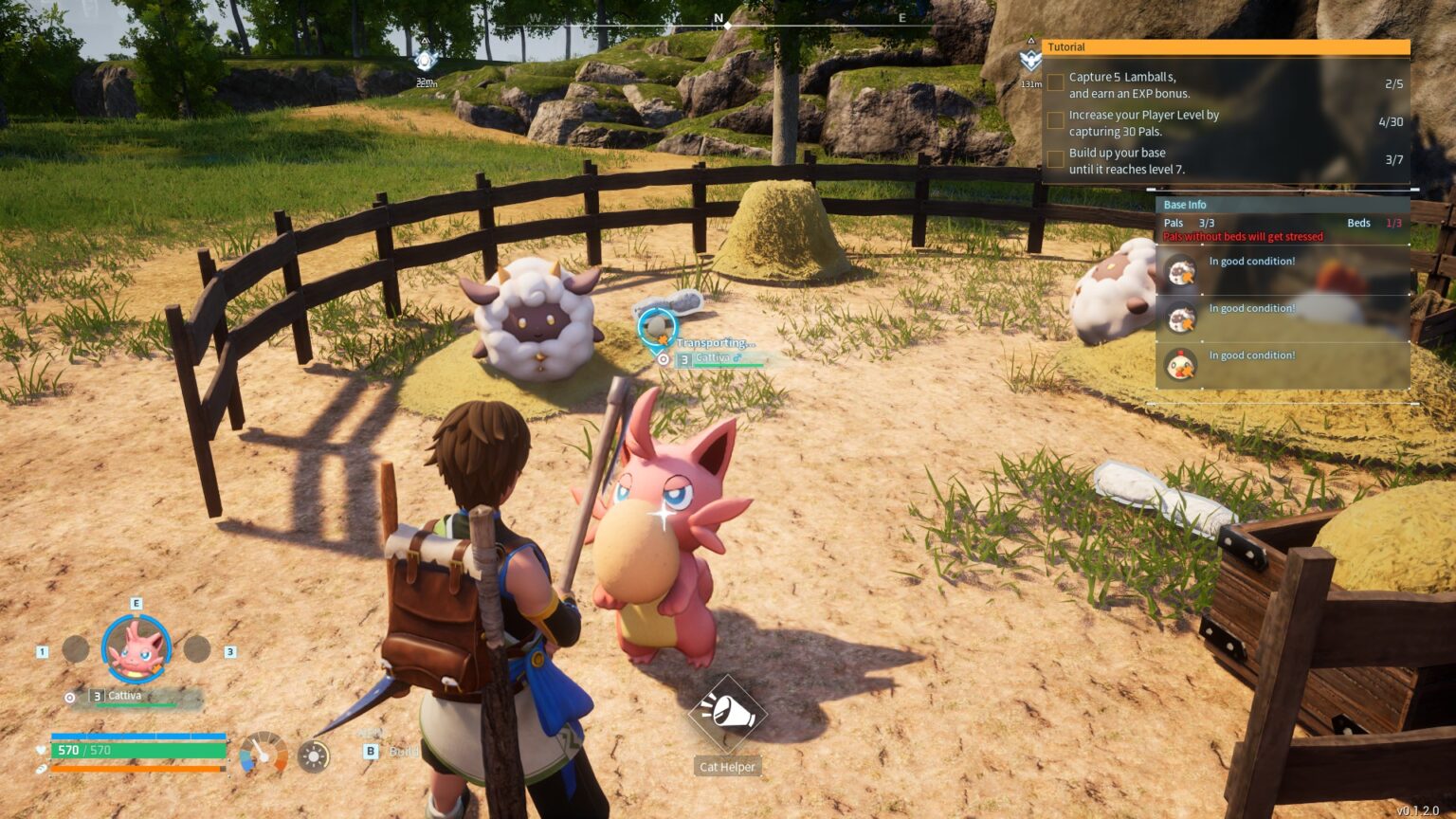
Task: Click the compass marker showing 131m
Action: (x=1030, y=63)
